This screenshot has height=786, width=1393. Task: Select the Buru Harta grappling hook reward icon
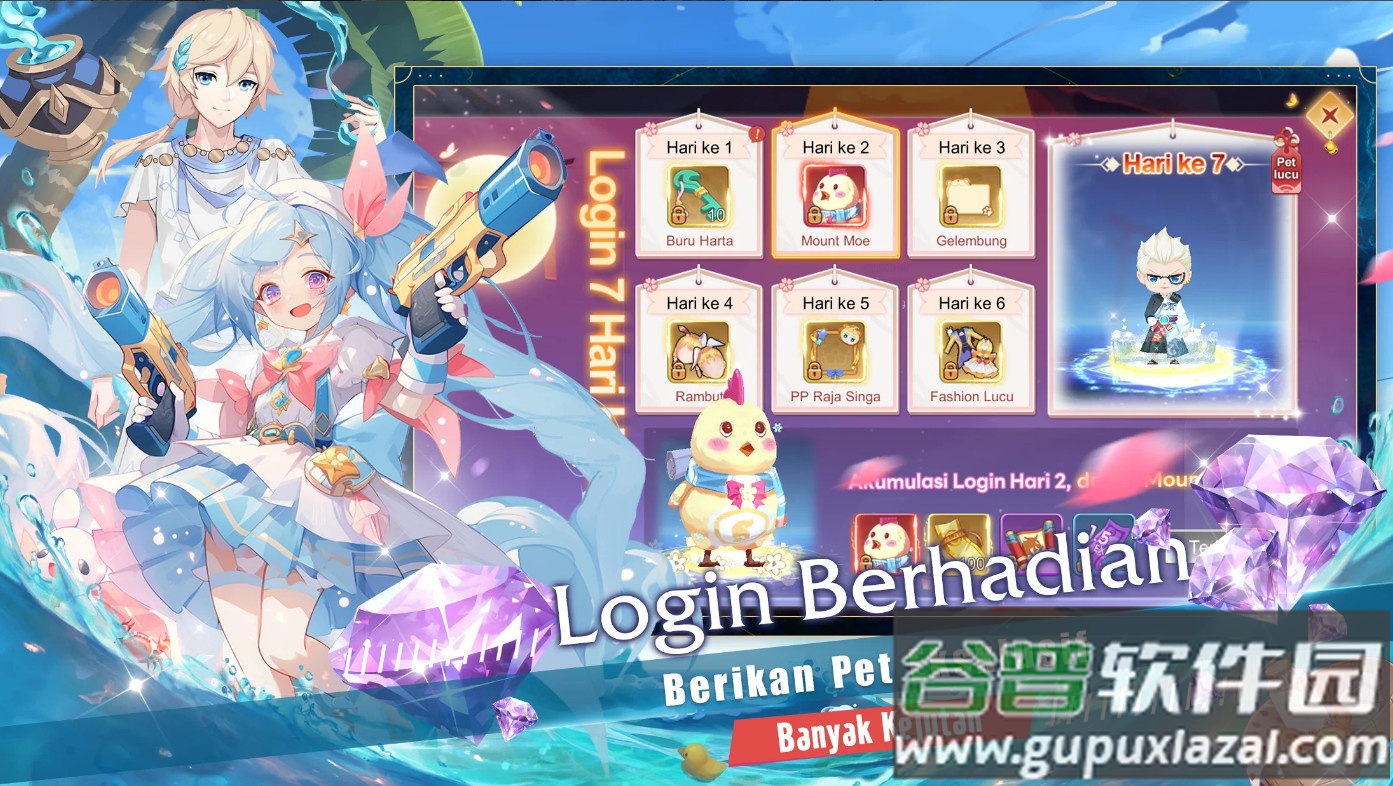(x=698, y=194)
